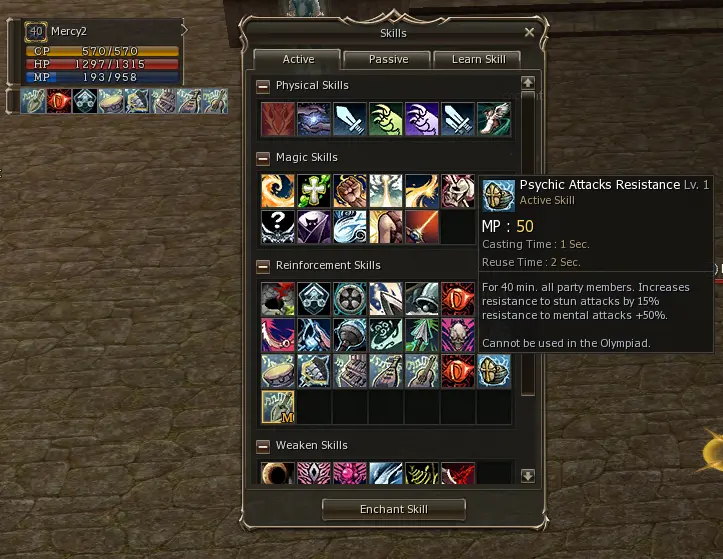723x559 pixels.
Task: Select the skull reinforcement skill icon
Action: click(x=458, y=335)
